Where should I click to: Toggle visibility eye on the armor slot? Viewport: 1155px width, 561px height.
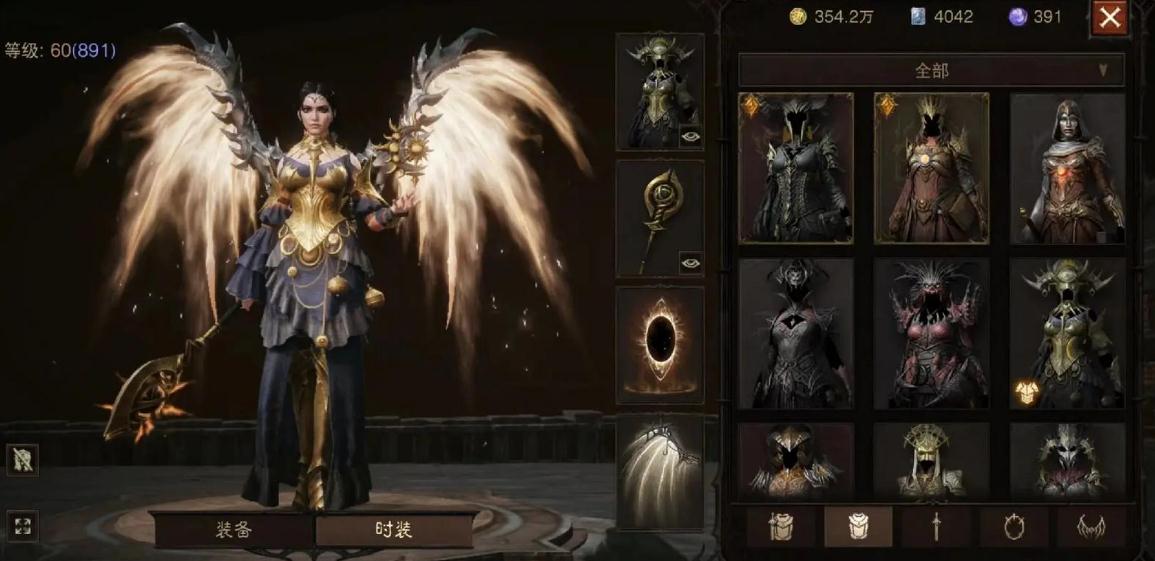(690, 137)
